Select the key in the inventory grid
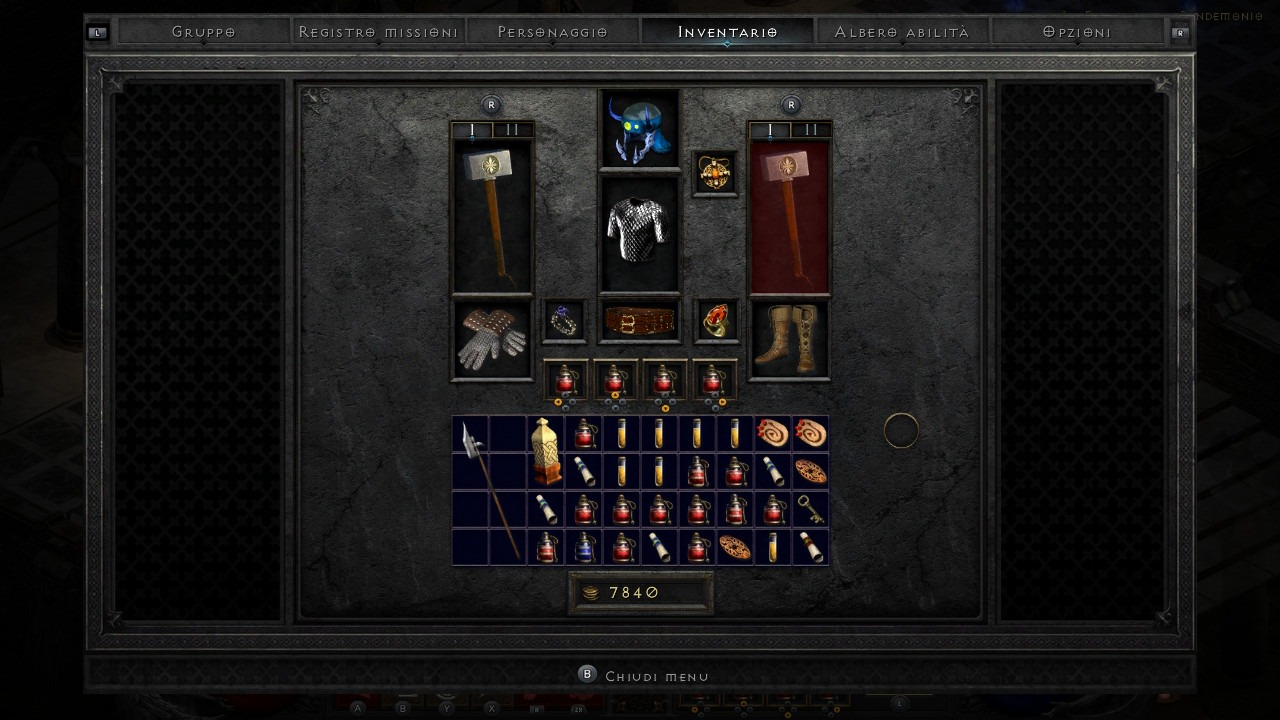The height and width of the screenshot is (720, 1280). 810,509
